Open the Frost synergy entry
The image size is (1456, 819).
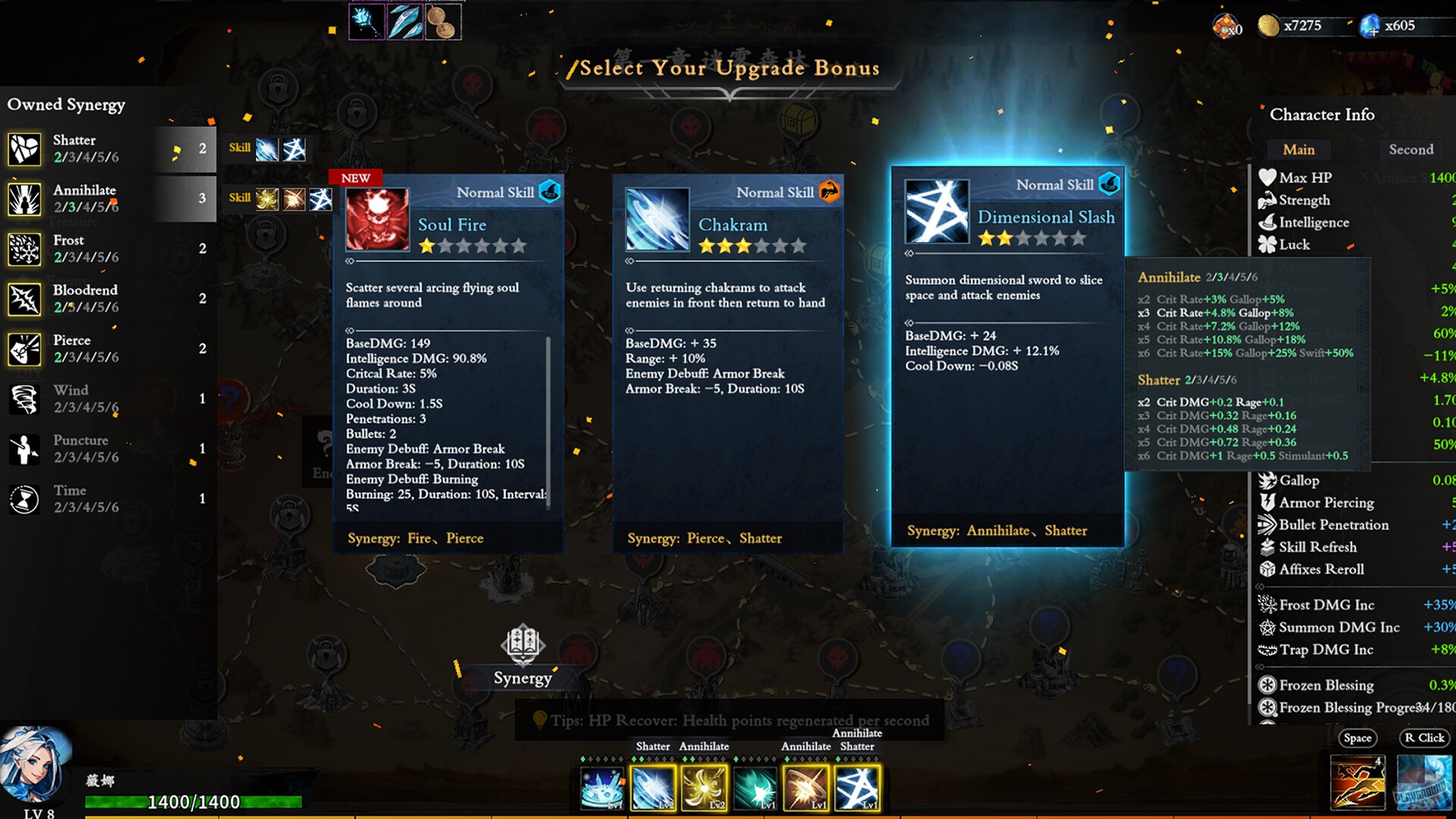[x=24, y=249]
